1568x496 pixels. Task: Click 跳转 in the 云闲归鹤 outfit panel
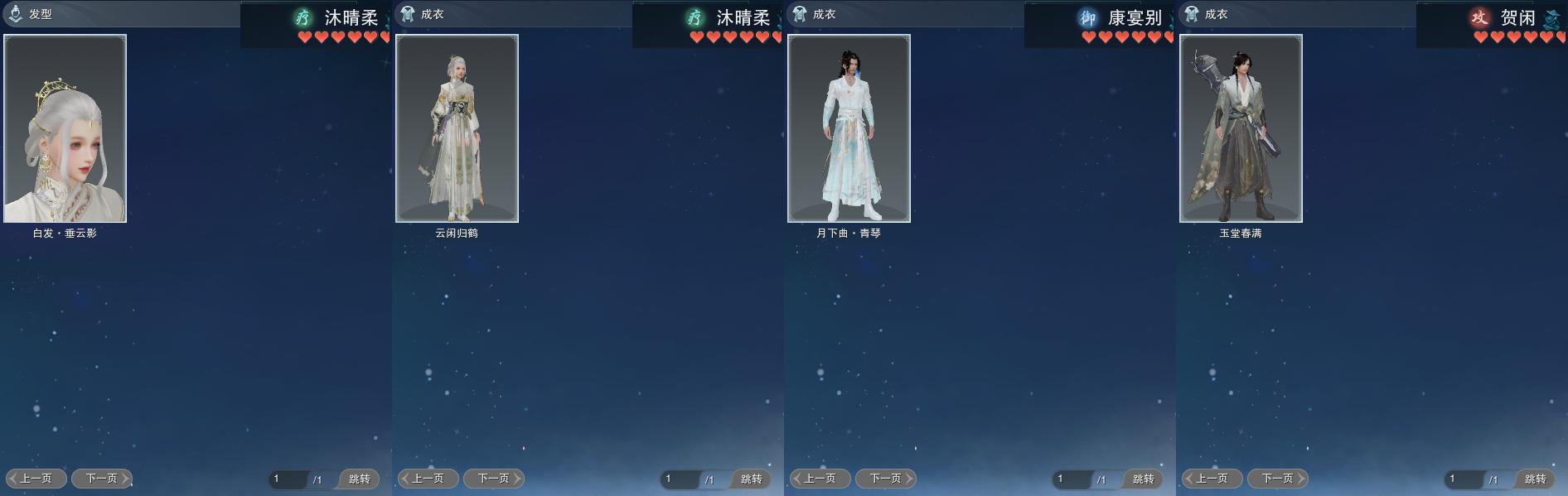pos(752,479)
